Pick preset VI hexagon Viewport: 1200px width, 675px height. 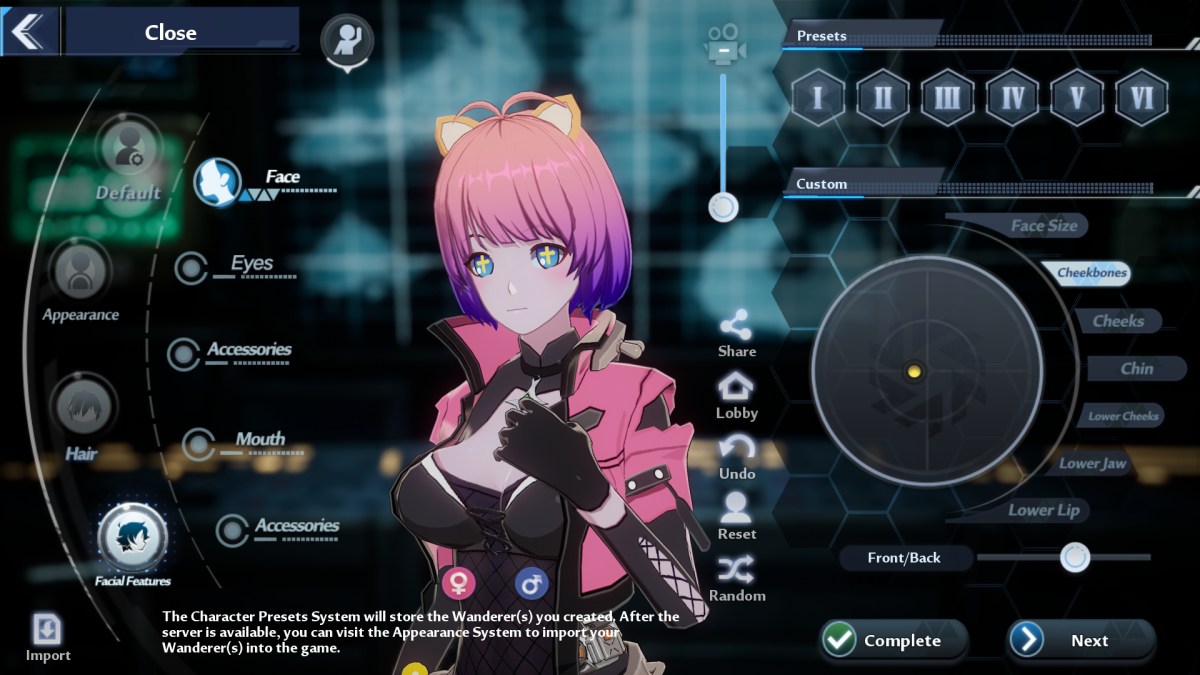click(1142, 97)
